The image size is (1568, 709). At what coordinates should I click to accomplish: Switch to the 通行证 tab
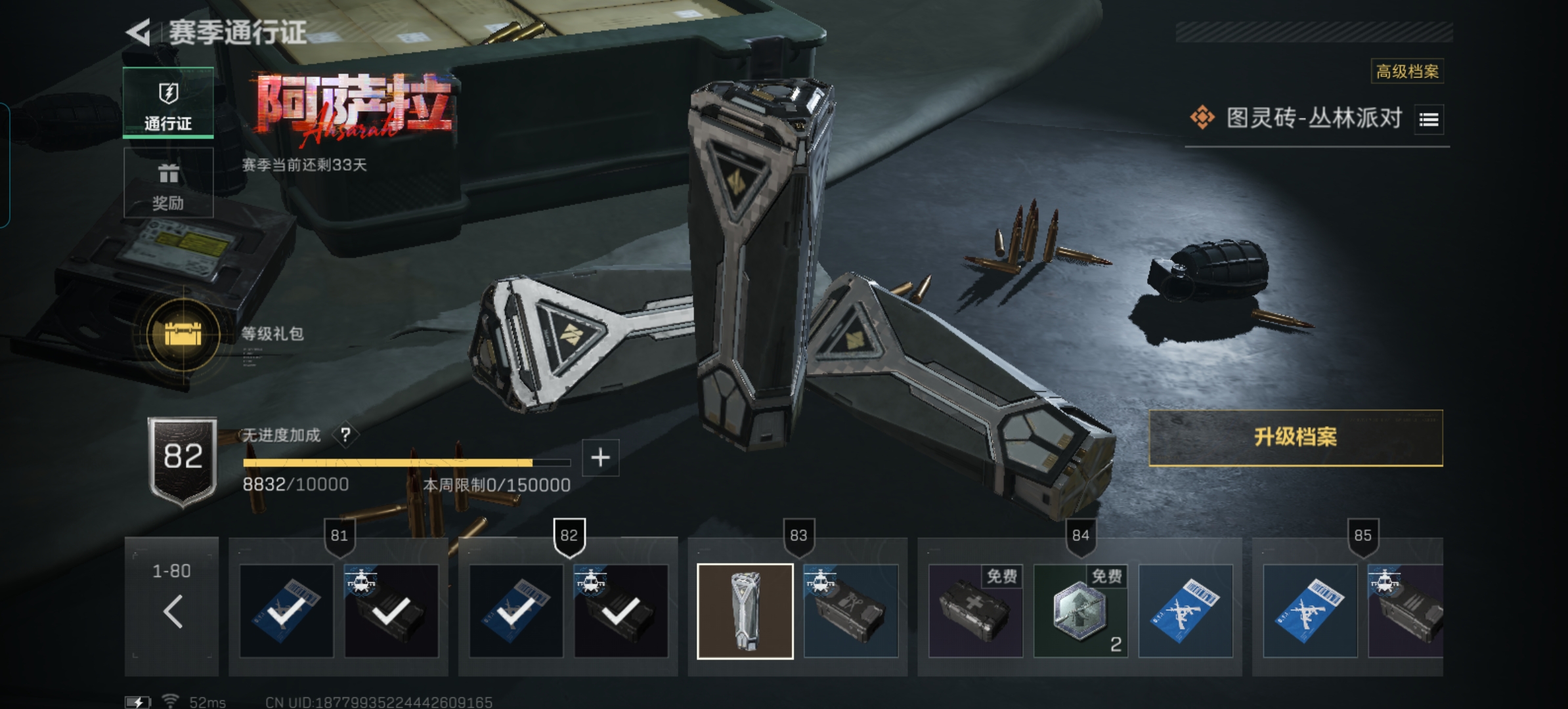[168, 103]
